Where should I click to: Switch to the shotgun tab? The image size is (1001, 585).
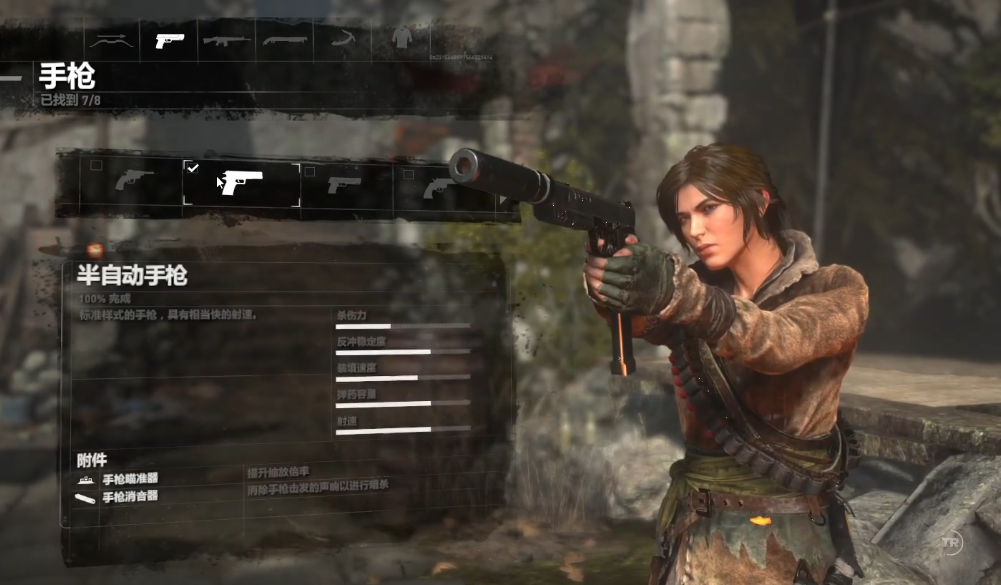285,41
